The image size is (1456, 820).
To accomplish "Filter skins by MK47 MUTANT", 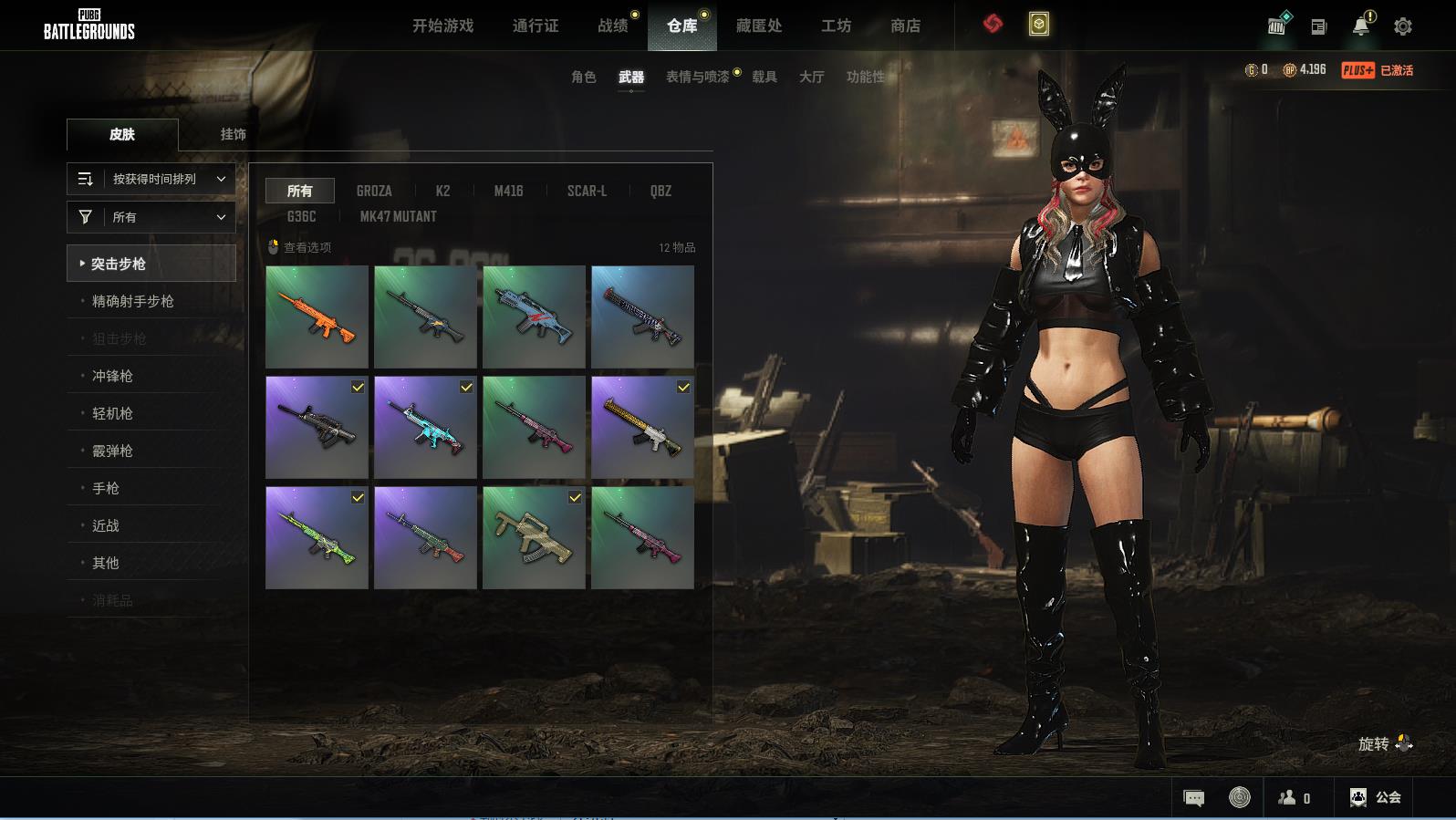I will [x=398, y=216].
